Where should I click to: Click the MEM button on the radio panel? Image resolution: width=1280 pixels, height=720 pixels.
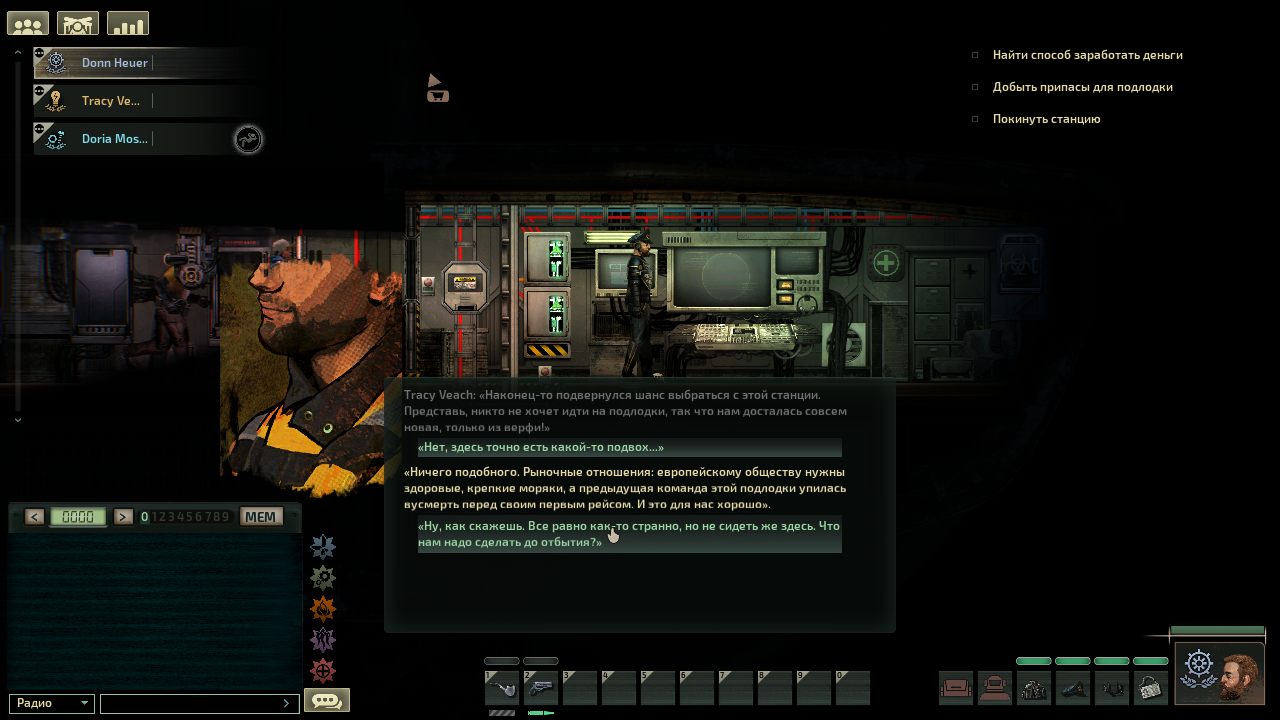tap(261, 517)
